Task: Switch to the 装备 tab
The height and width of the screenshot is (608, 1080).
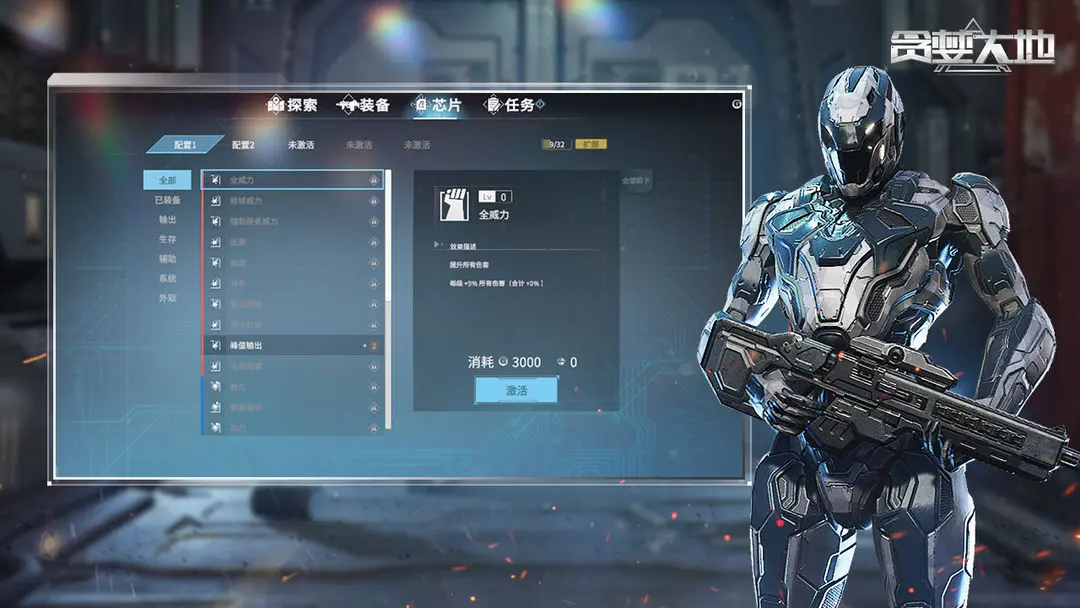Action: 364,105
